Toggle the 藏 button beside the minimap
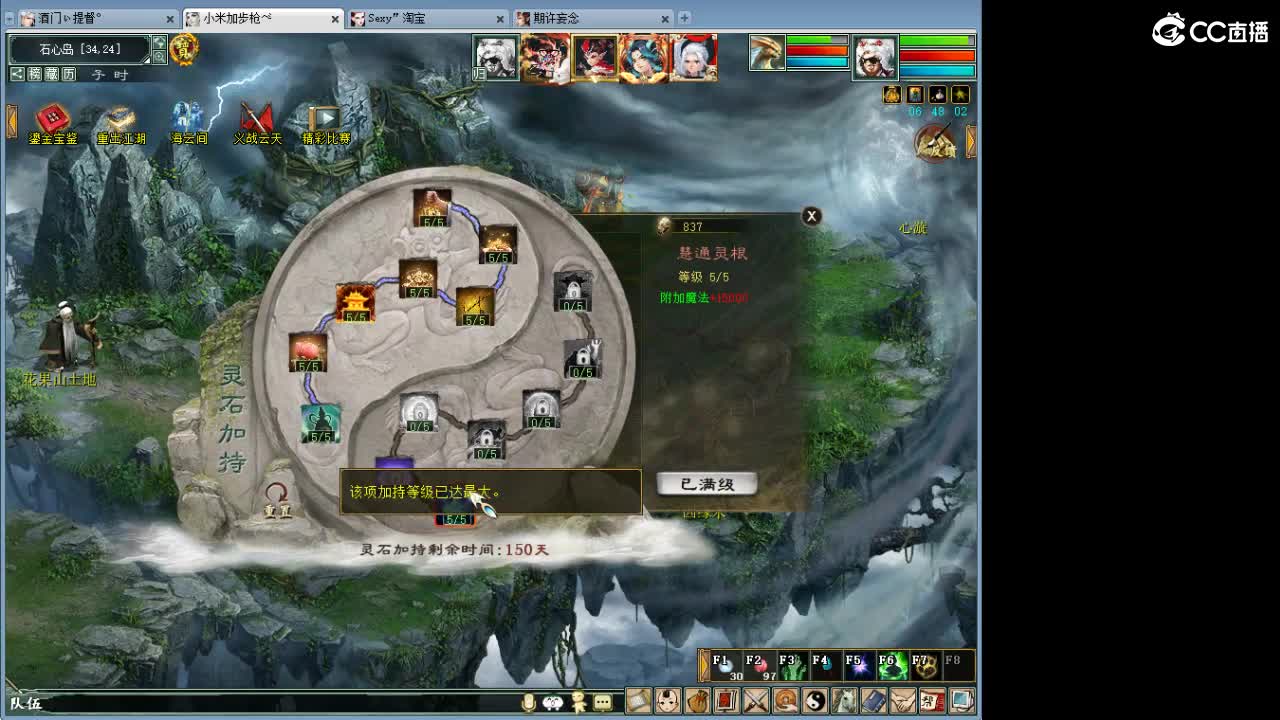 pyautogui.click(x=51, y=74)
